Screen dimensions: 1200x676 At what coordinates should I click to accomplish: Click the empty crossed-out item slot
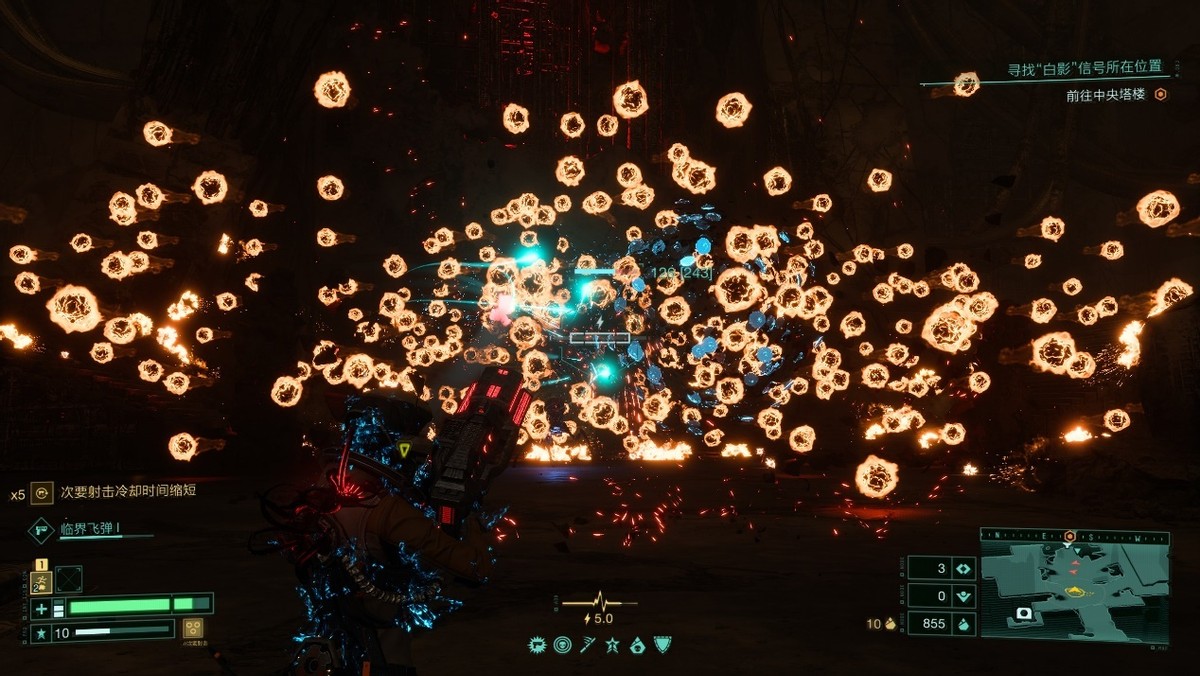[x=69, y=579]
